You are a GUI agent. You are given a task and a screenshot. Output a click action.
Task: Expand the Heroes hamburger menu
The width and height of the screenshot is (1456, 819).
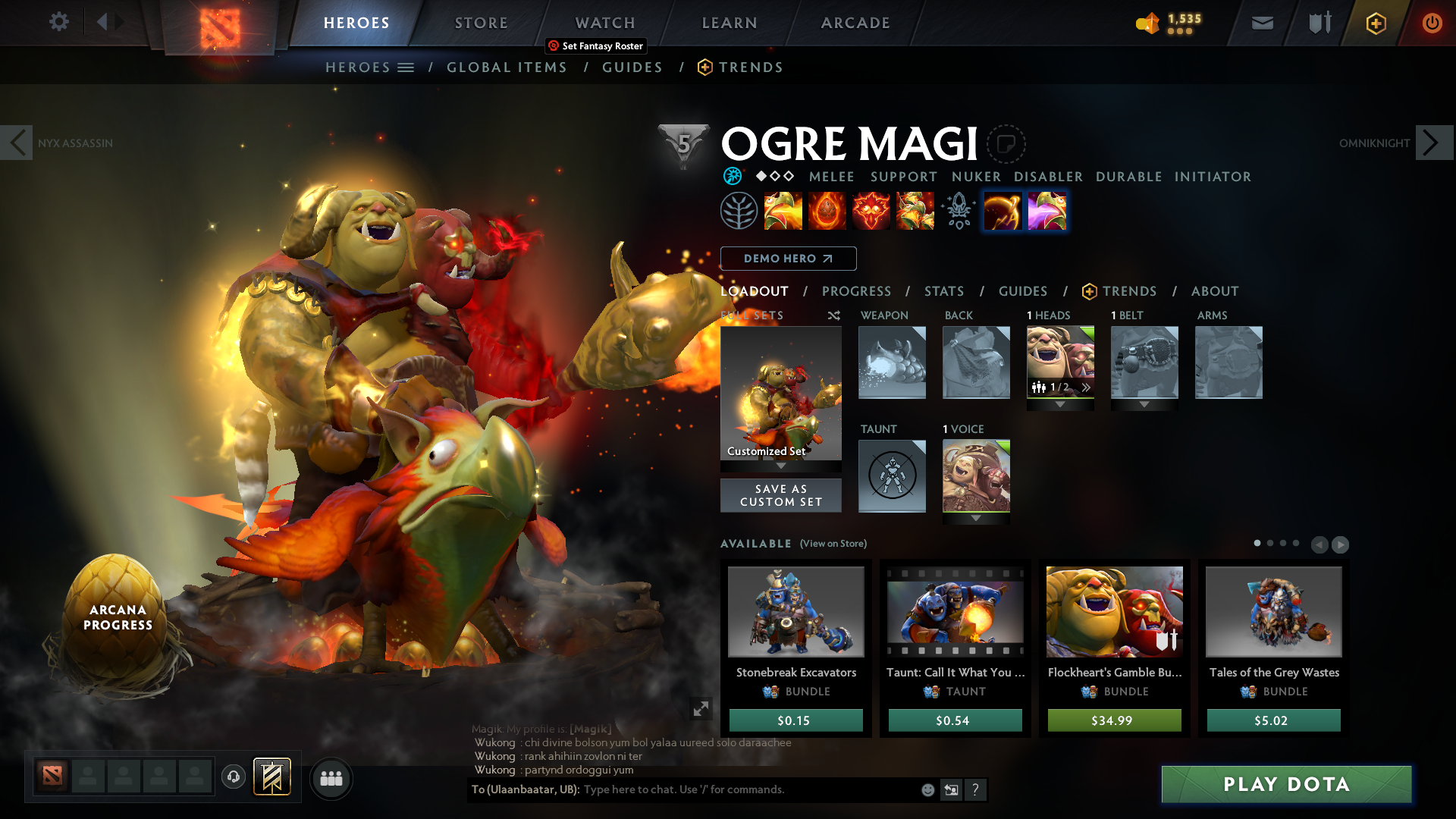tap(406, 67)
